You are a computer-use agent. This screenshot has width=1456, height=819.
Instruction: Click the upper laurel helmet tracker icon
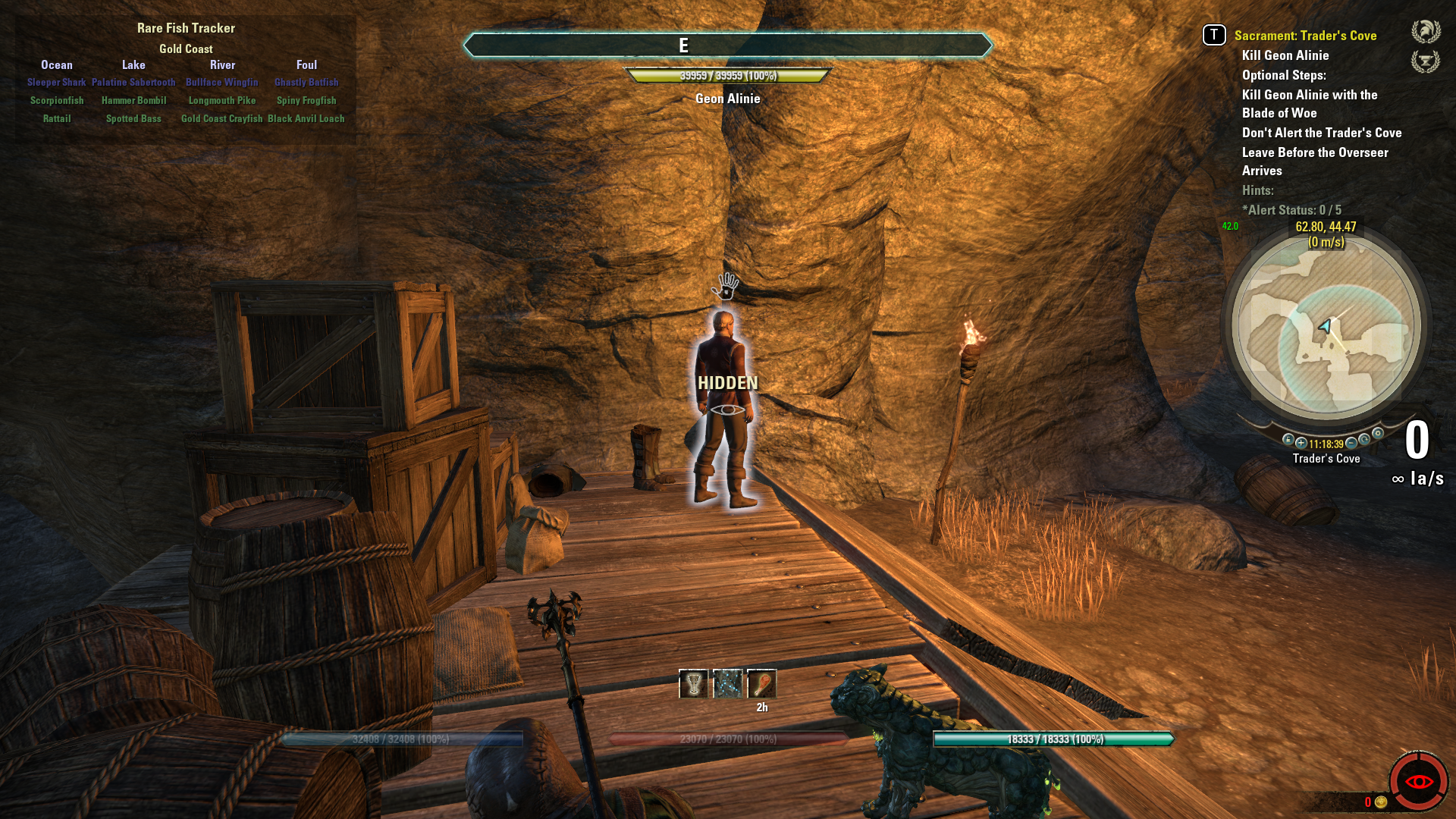(x=1426, y=32)
